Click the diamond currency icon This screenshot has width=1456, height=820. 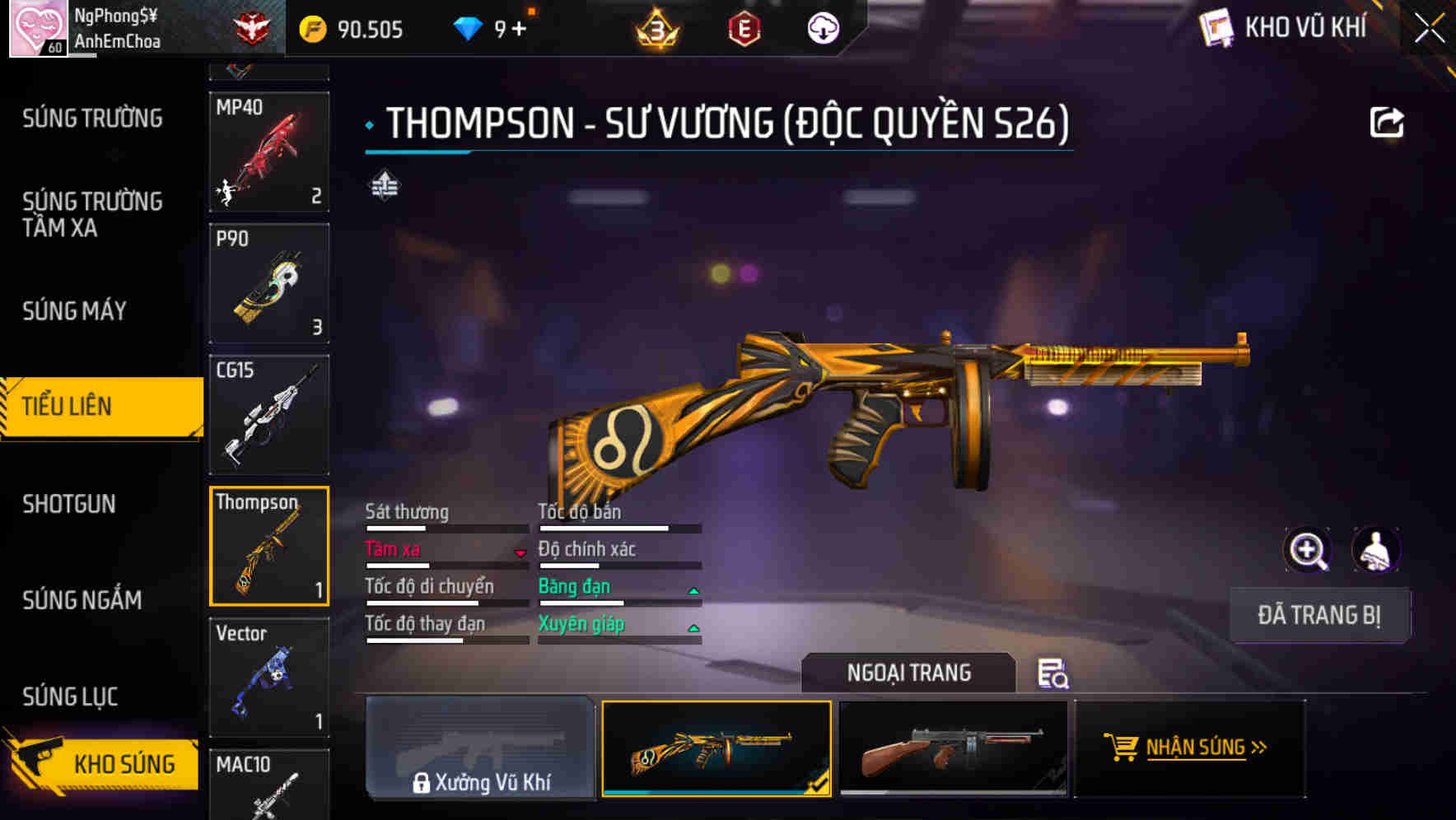[x=469, y=27]
